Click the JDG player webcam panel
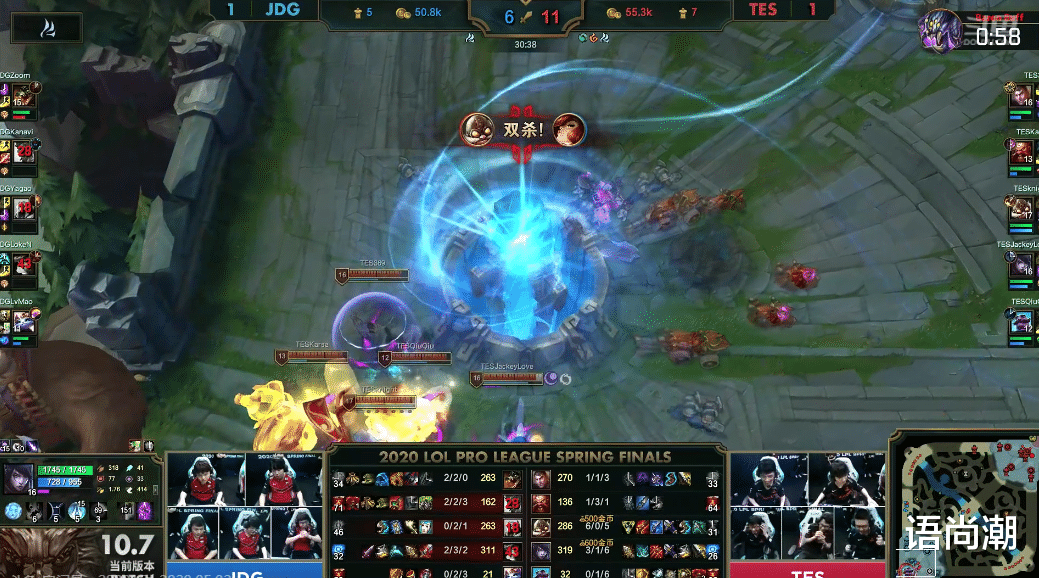The width and height of the screenshot is (1039, 578). [x=246, y=508]
